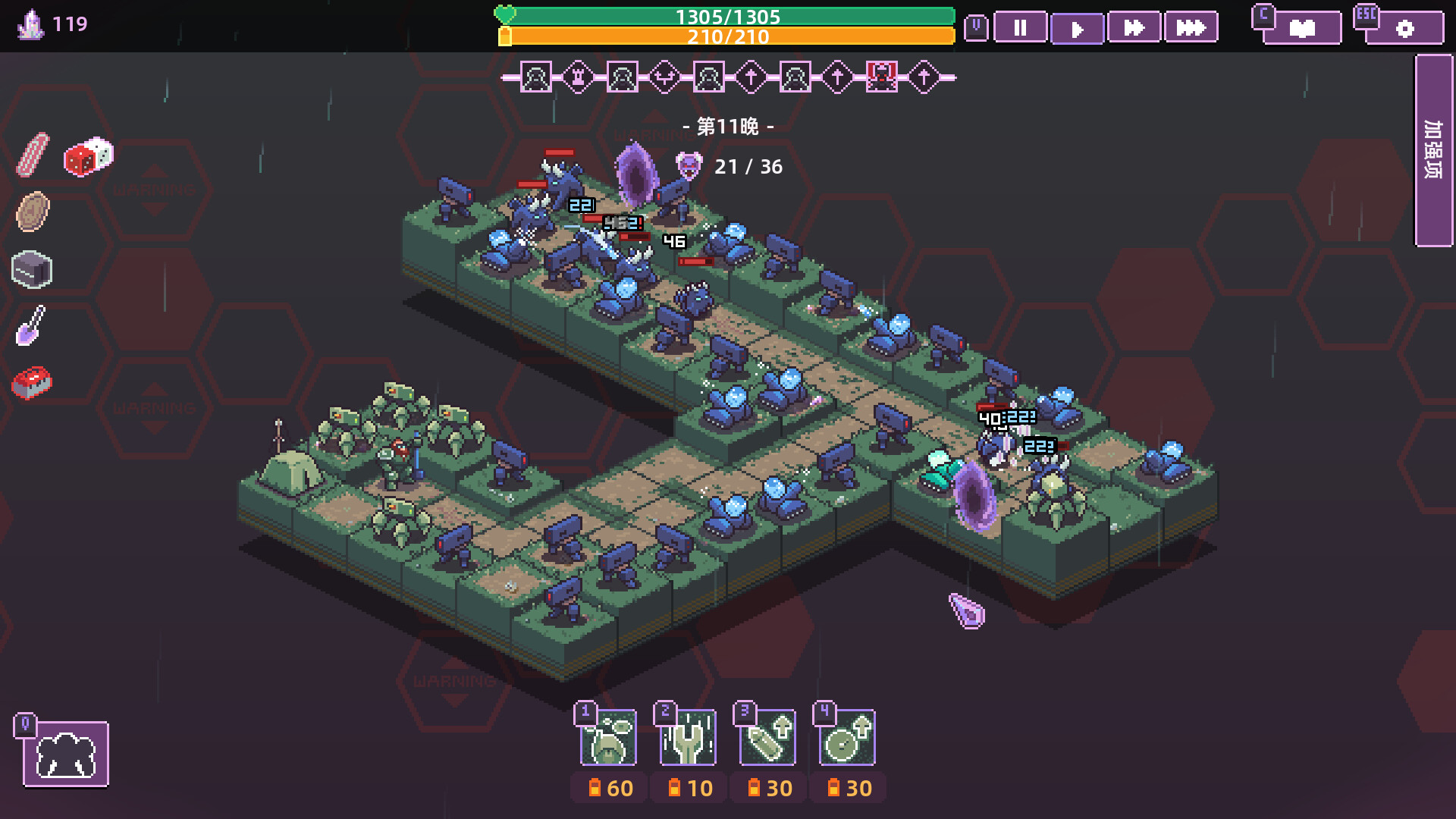
Task: Select the metal block item in the sidebar
Action: (32, 271)
